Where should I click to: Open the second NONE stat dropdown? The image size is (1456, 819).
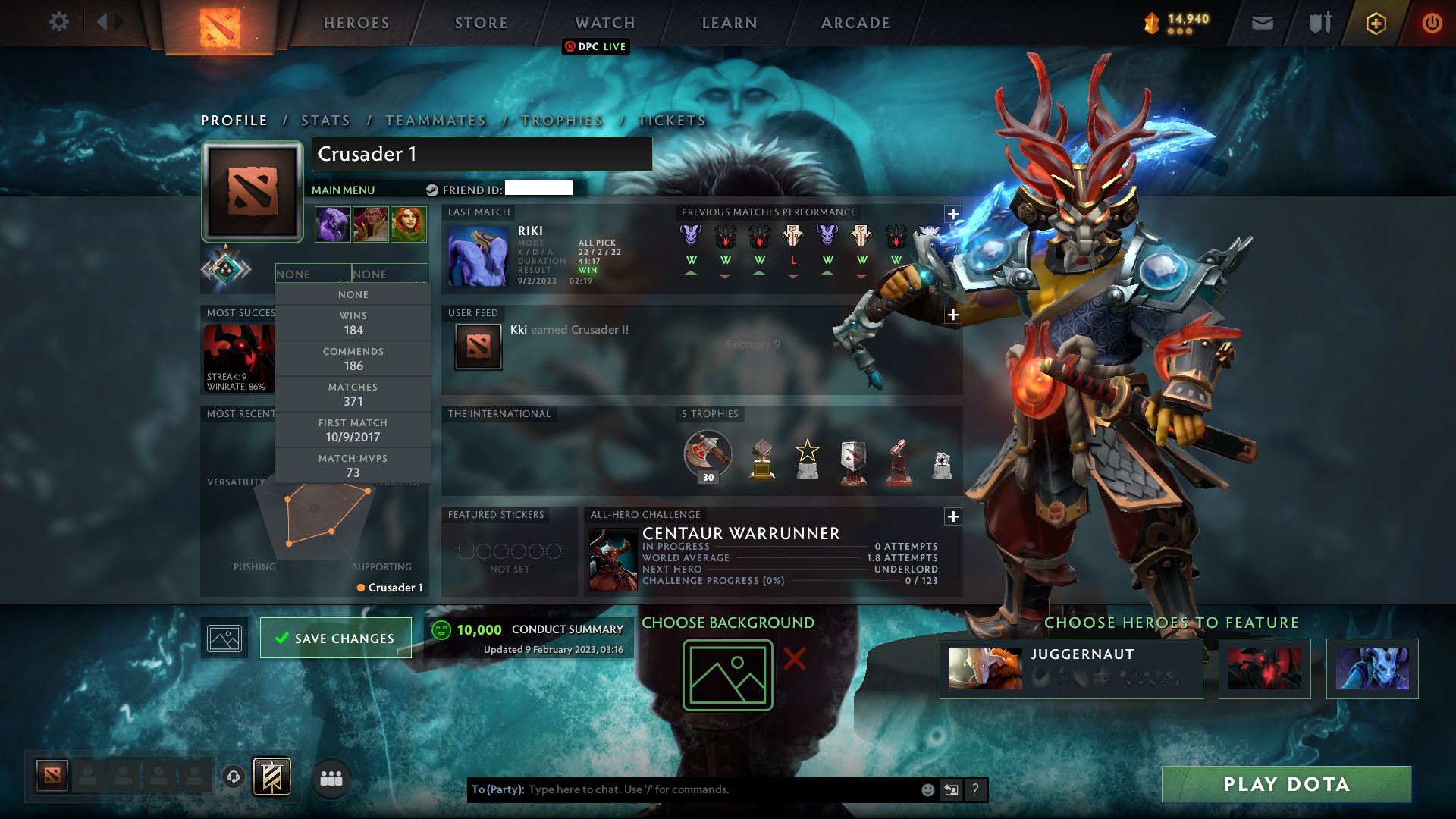389,273
